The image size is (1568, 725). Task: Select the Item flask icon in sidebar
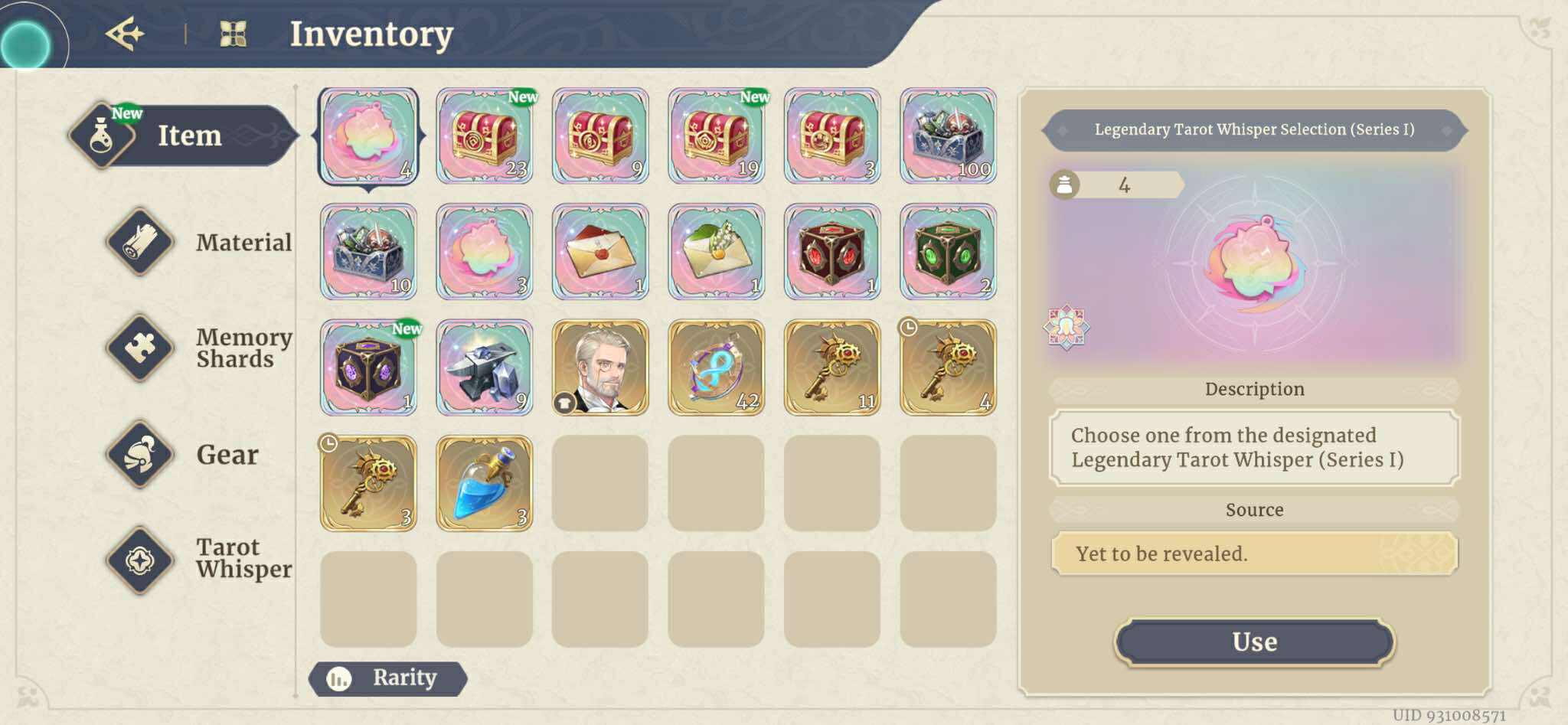102,136
